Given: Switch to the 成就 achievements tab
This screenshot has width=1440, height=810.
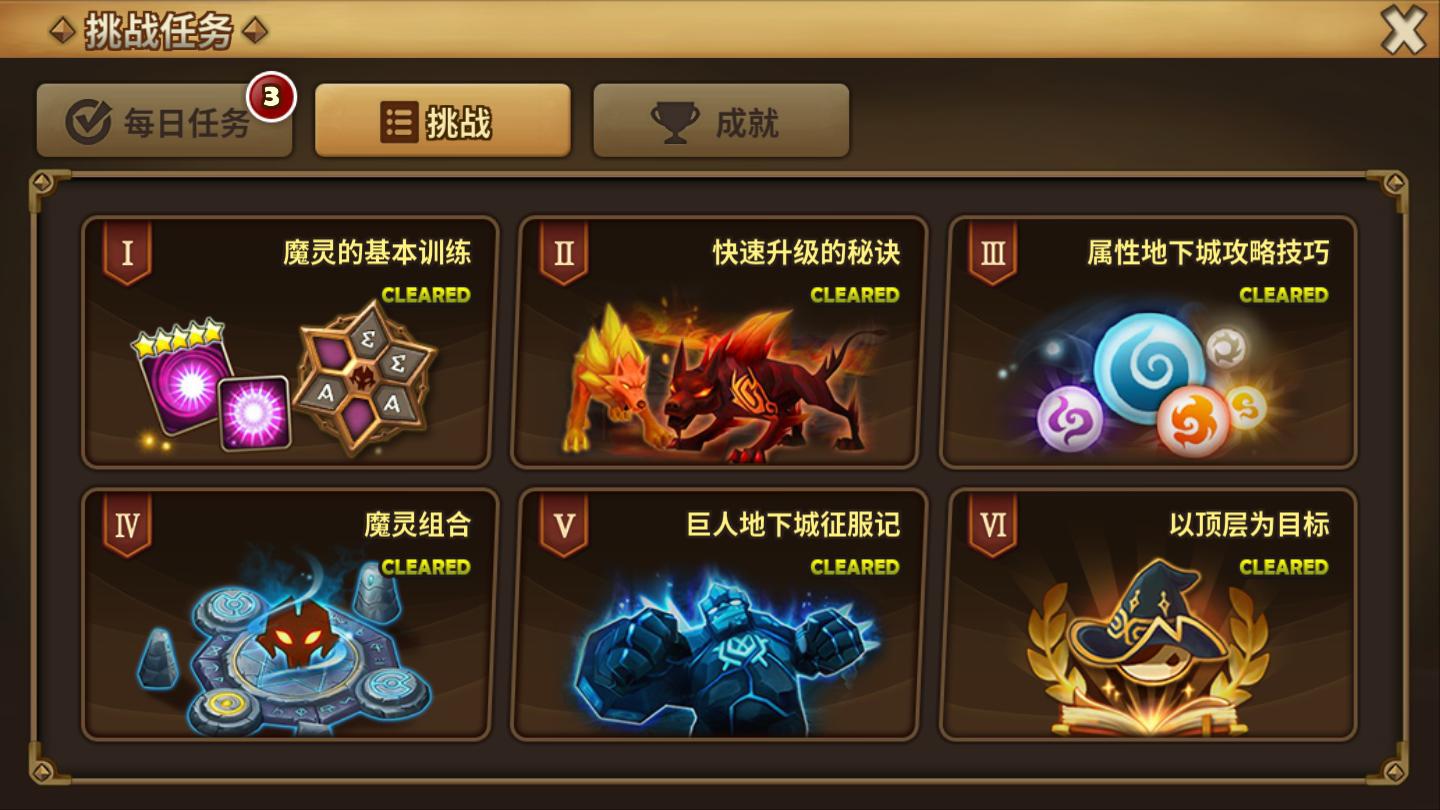Looking at the screenshot, I should (720, 121).
